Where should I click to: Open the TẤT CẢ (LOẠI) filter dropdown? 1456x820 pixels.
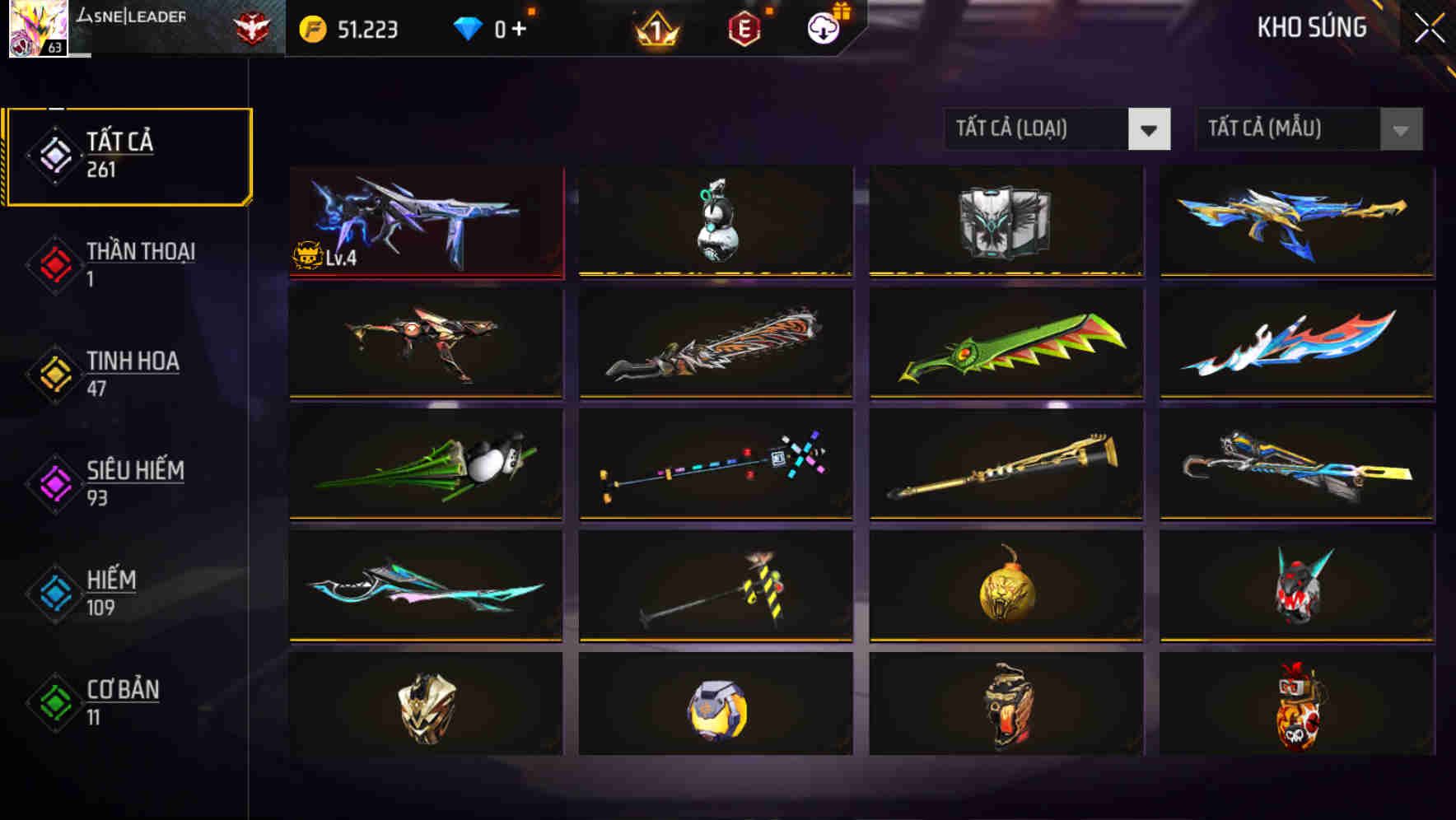(x=1057, y=129)
